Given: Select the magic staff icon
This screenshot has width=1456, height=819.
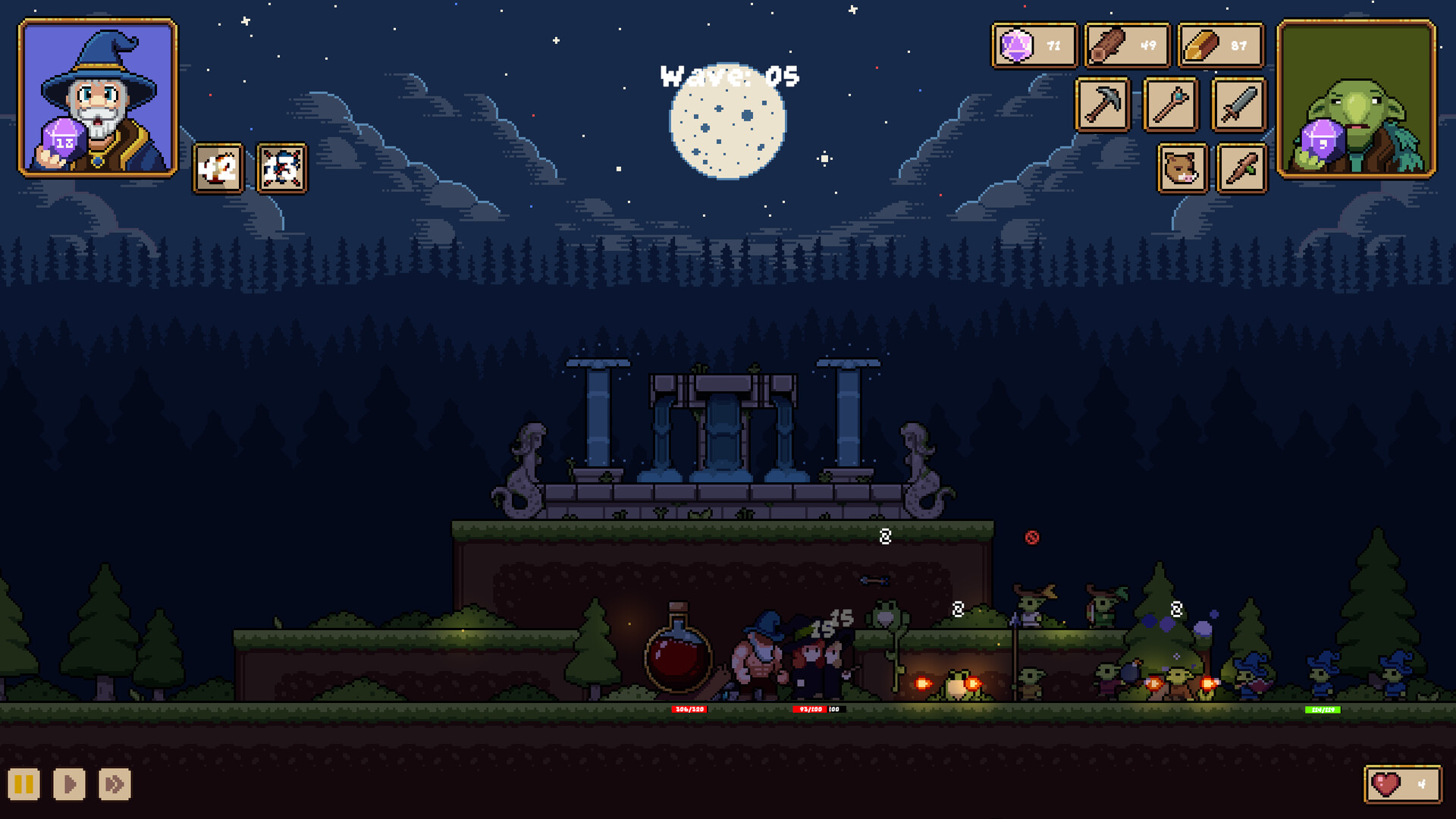Looking at the screenshot, I should pos(1169,105).
